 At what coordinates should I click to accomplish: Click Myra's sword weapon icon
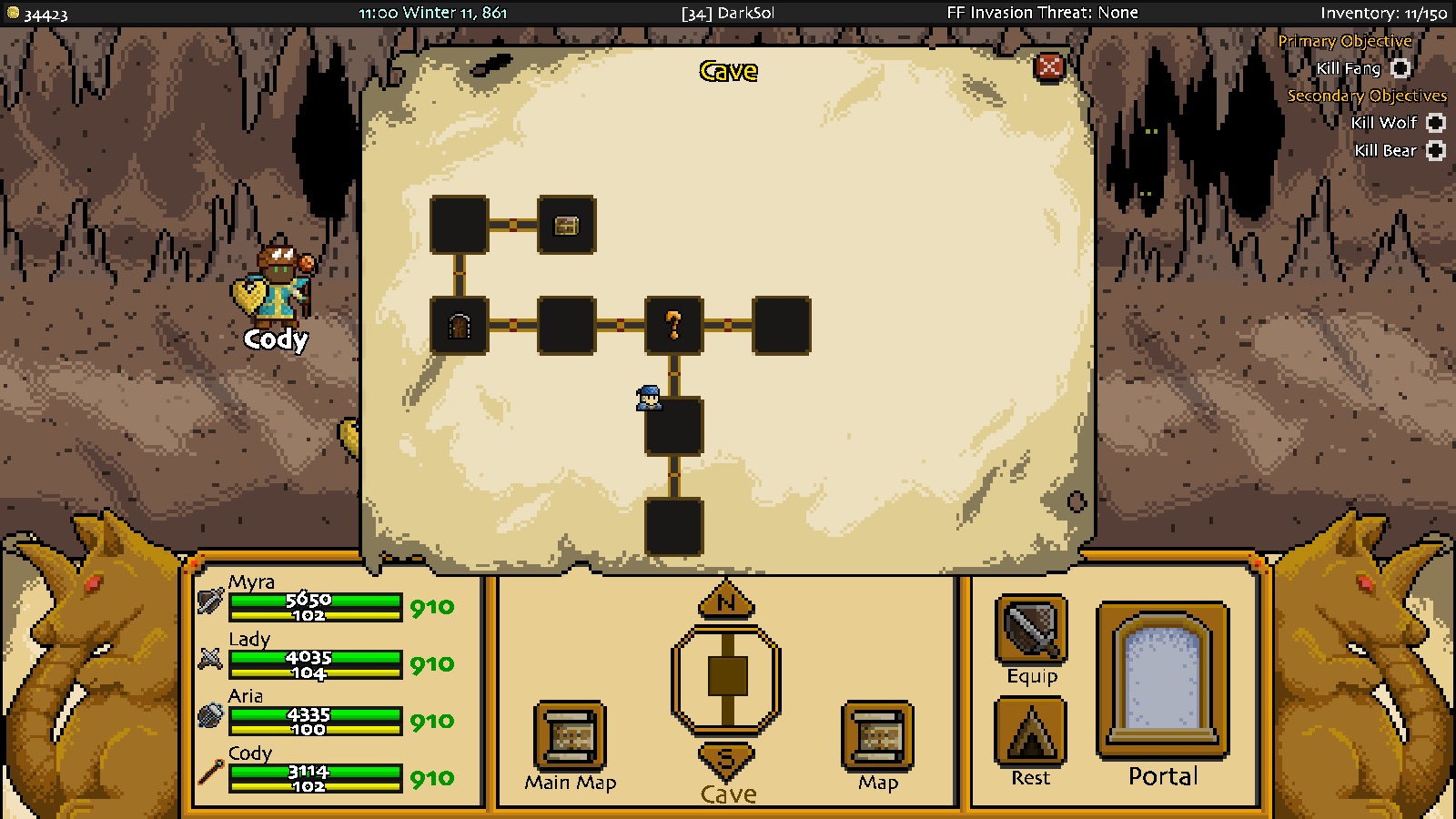click(210, 601)
